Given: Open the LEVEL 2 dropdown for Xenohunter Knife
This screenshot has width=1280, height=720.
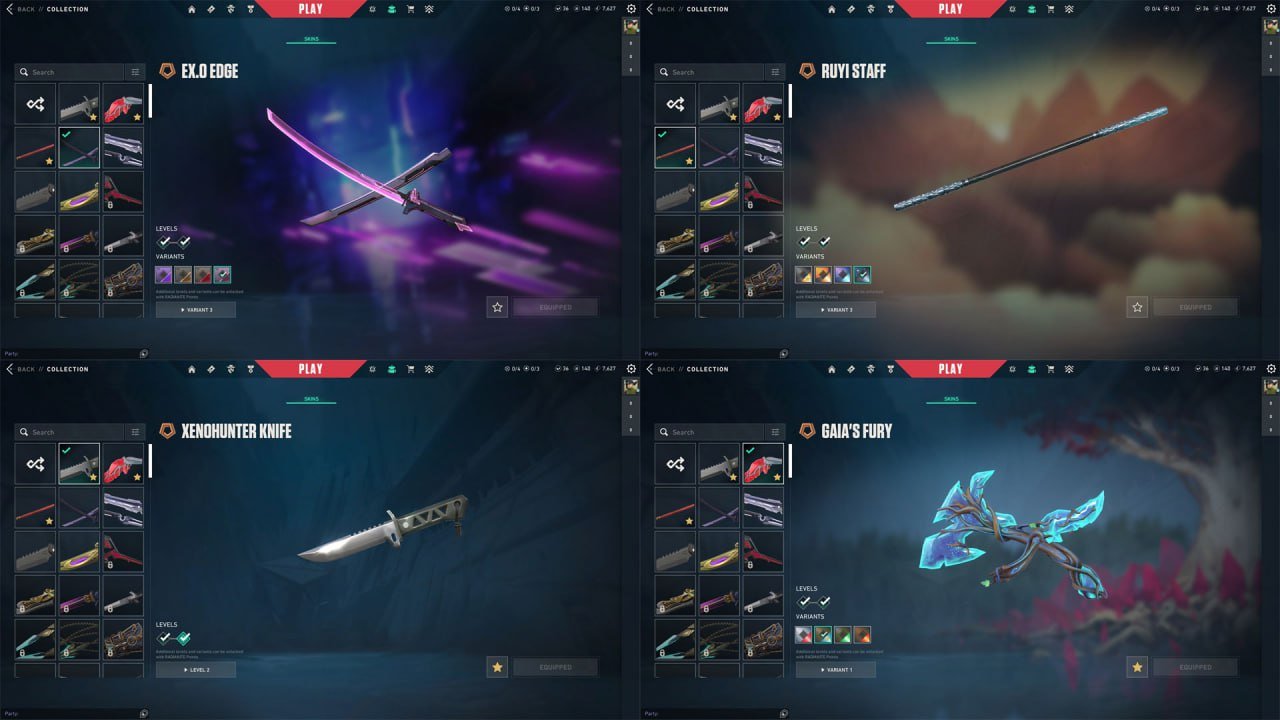Looking at the screenshot, I should point(196,669).
